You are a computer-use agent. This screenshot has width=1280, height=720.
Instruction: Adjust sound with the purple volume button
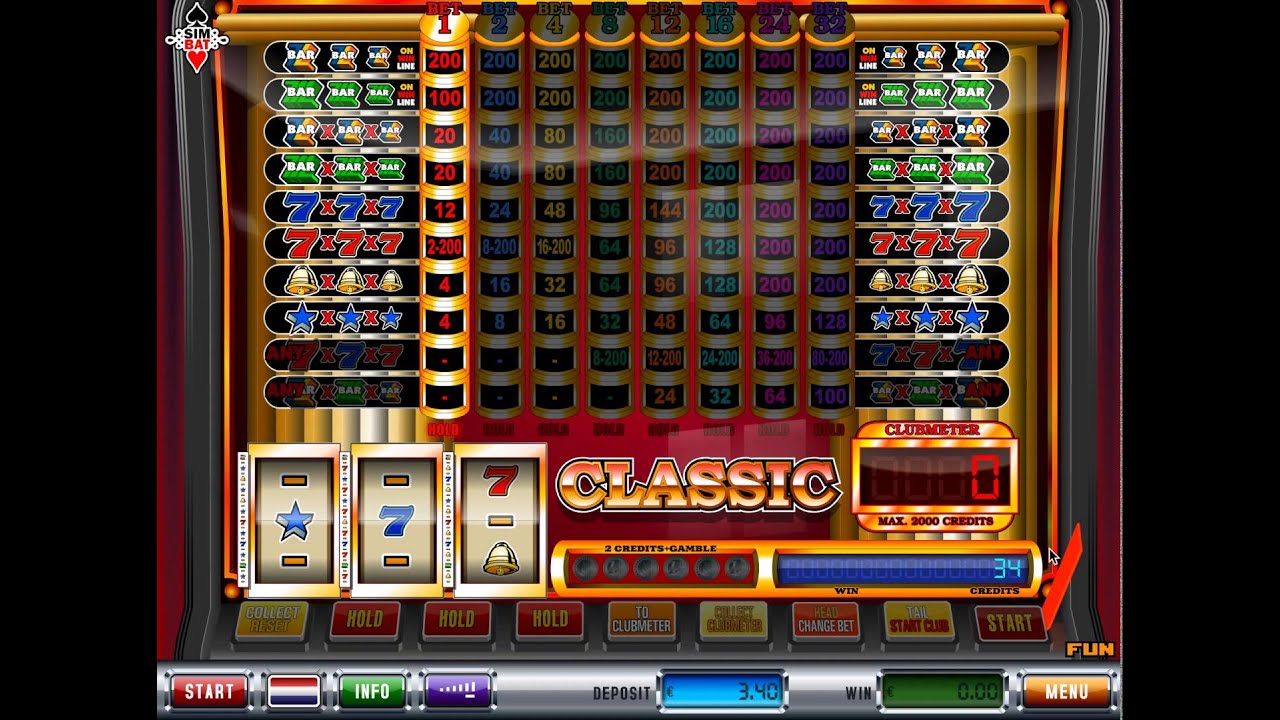pyautogui.click(x=460, y=691)
